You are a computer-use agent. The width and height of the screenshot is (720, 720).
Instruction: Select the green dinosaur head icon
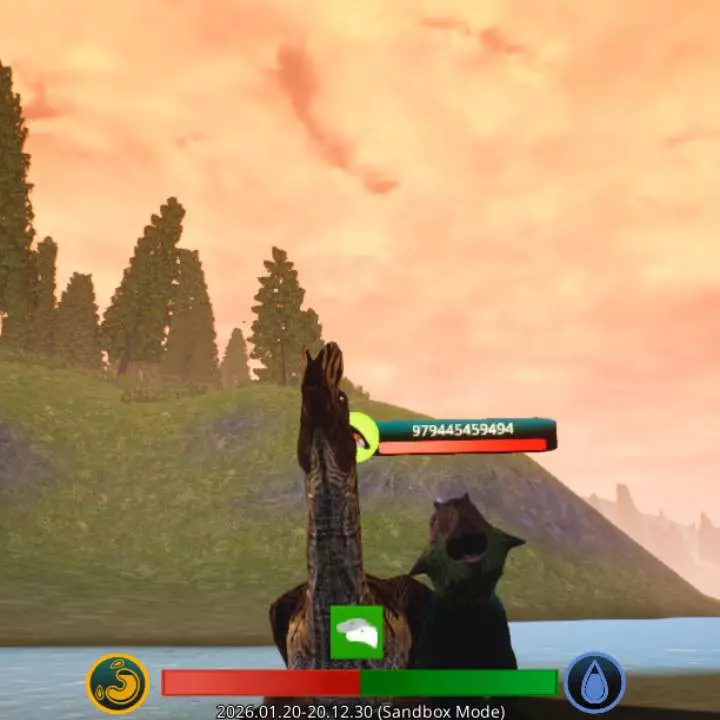click(357, 632)
